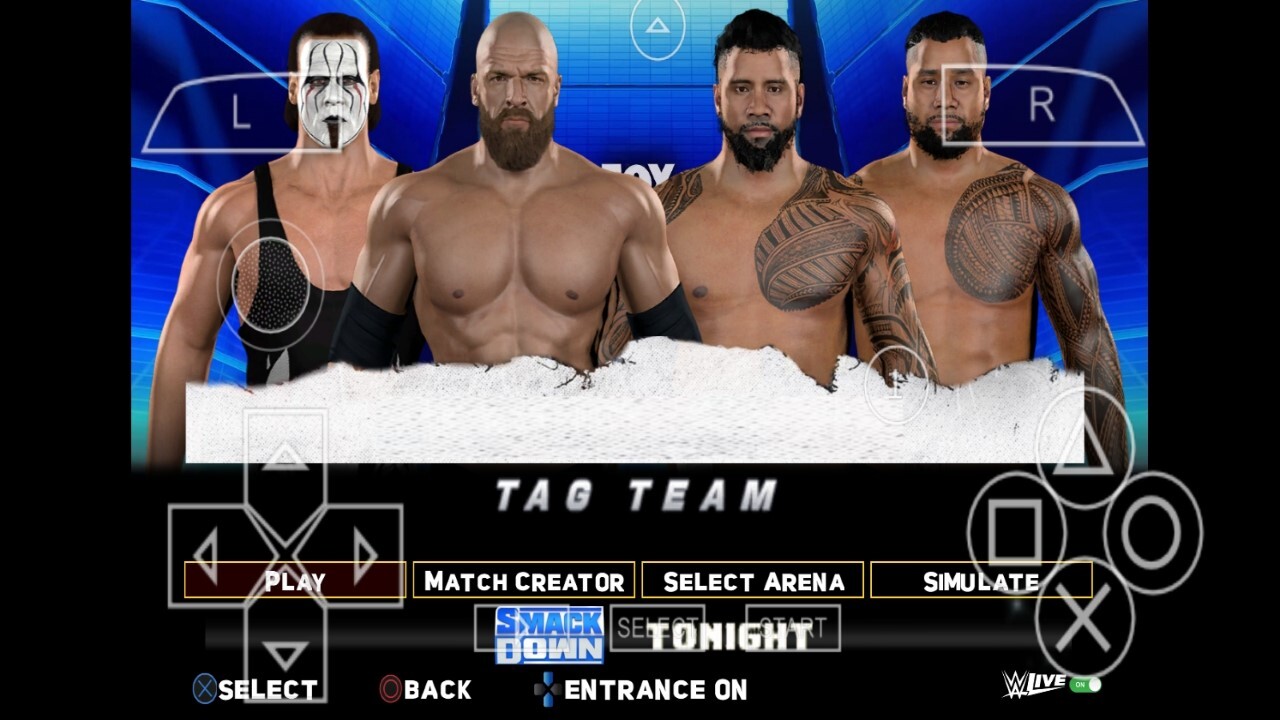Choose the Play option
Image resolution: width=1280 pixels, height=720 pixels.
click(295, 581)
